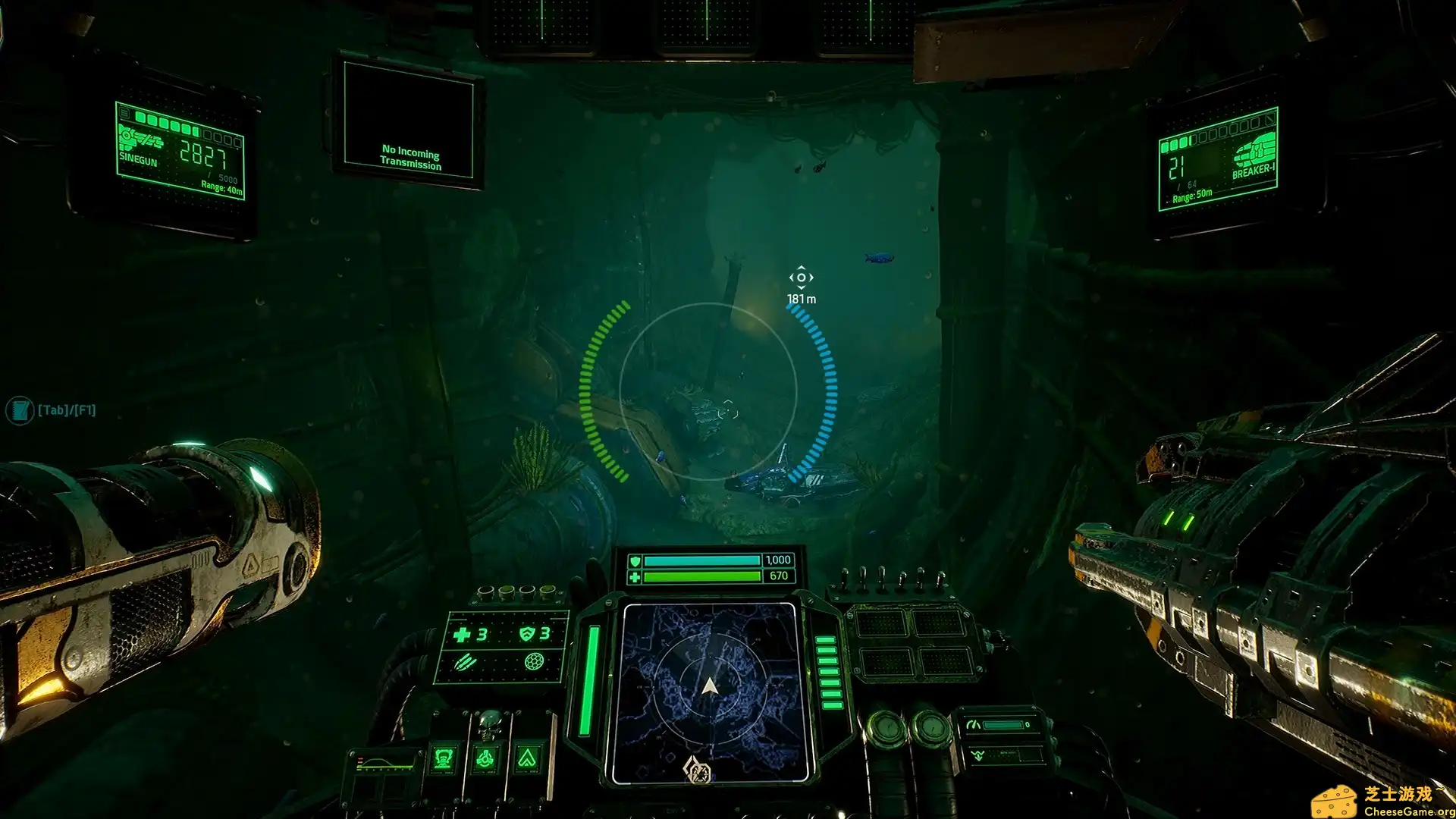Click the speedometer icon beside the zero readout
Viewport: 1456px width, 819px height.
(974, 723)
